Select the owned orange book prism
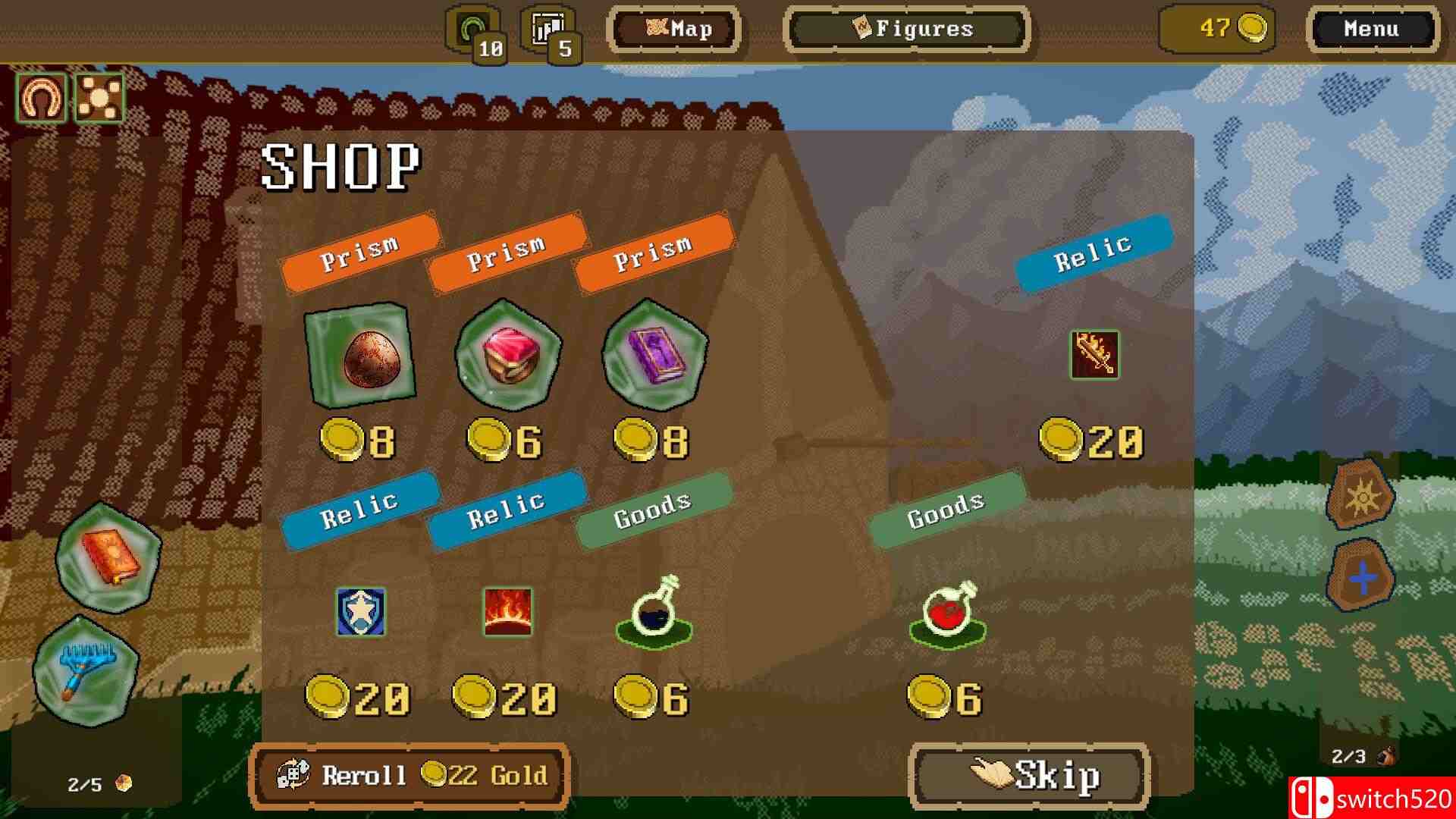 coord(108,557)
